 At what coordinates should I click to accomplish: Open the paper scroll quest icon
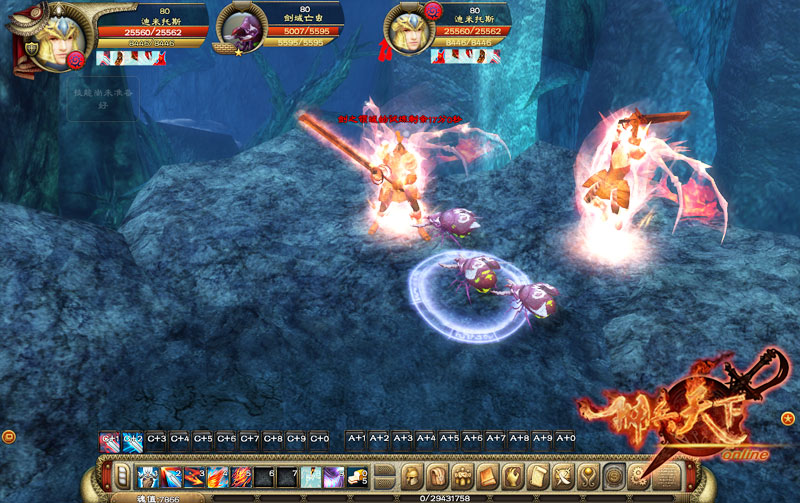pyautogui.click(x=538, y=474)
